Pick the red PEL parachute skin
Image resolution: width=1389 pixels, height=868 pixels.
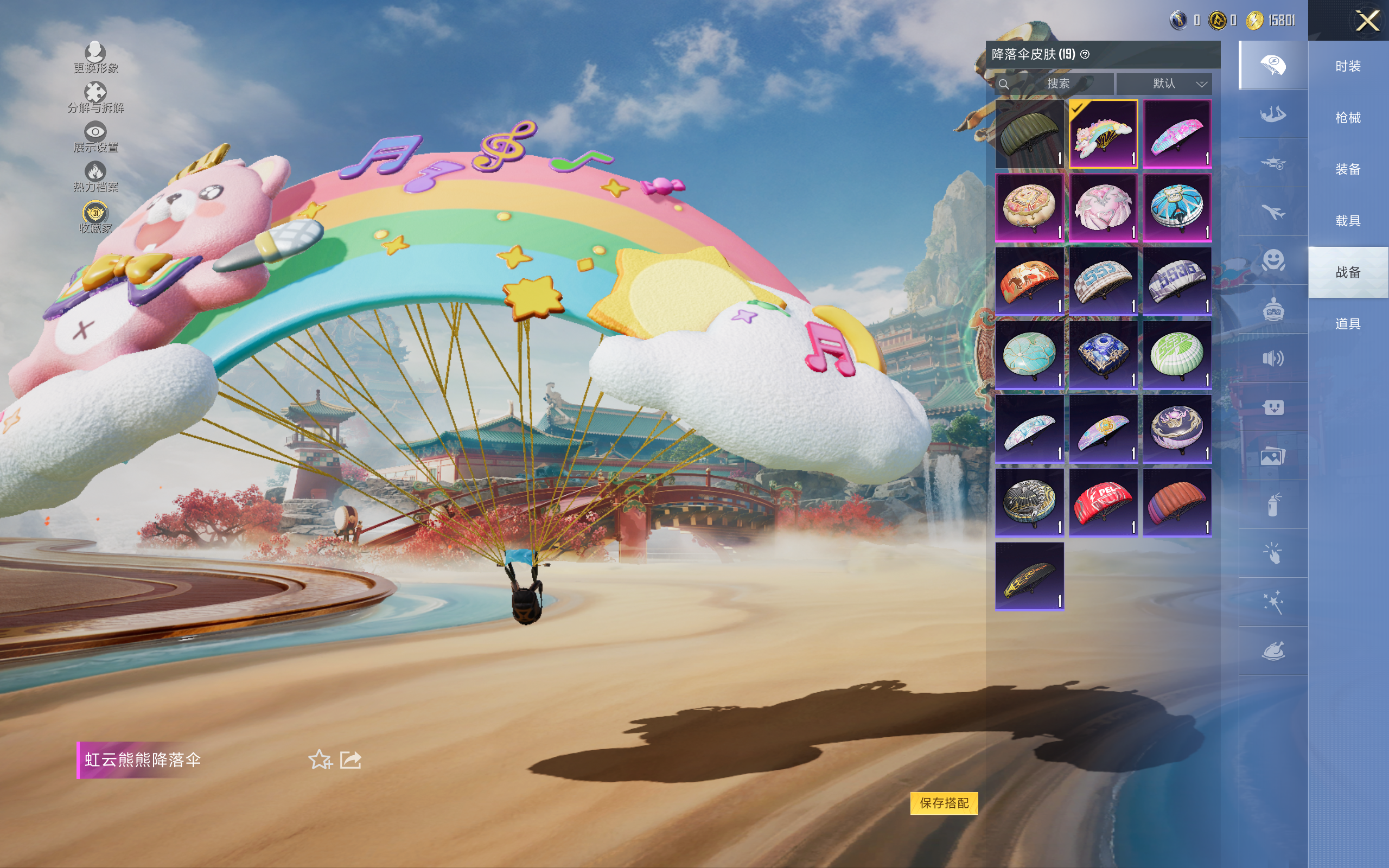[x=1103, y=502]
